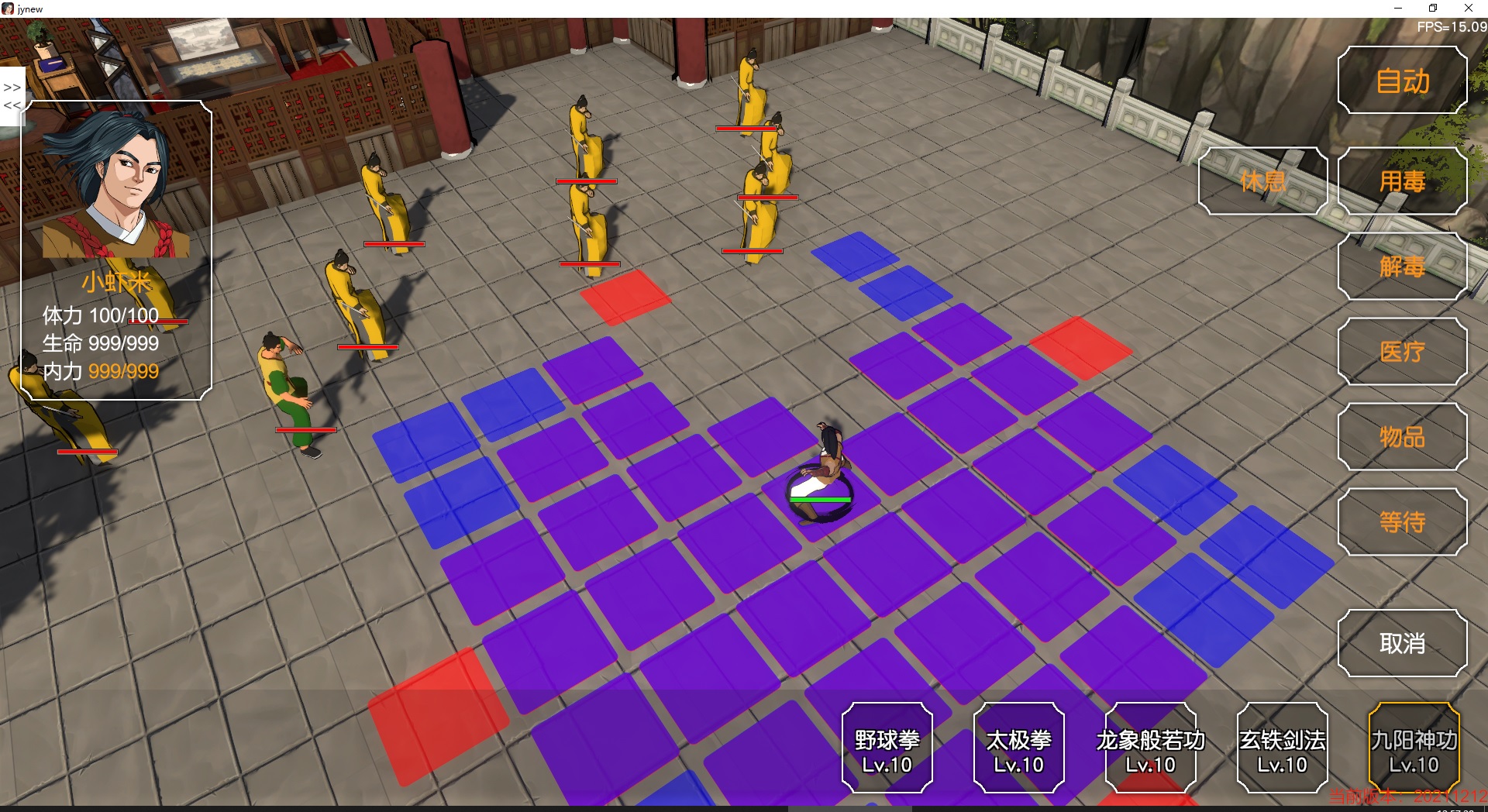
Task: Expand the side panel with >> arrow
Action: pyautogui.click(x=11, y=88)
